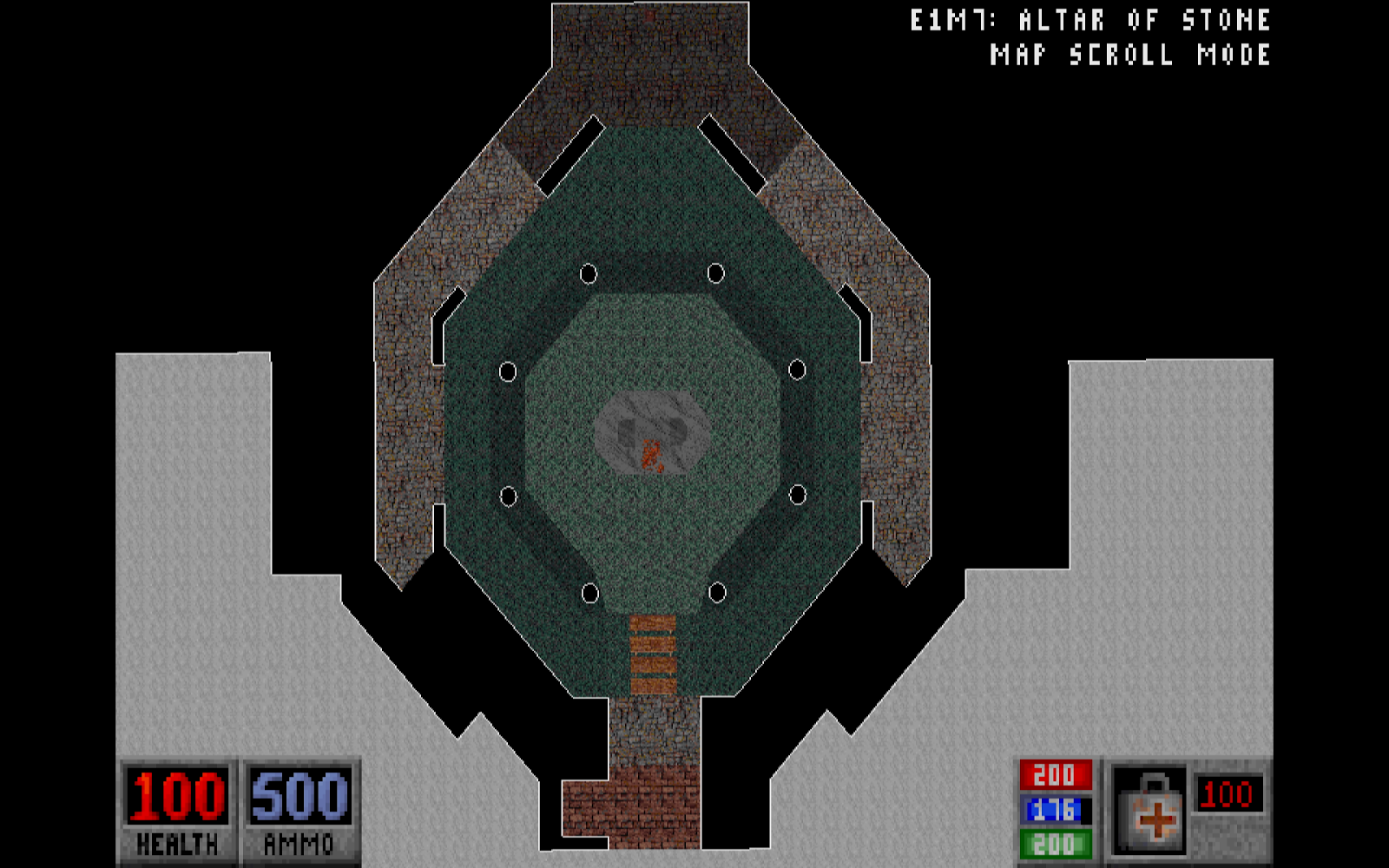Click the E1M7: Altar of Stone title

(1089, 17)
